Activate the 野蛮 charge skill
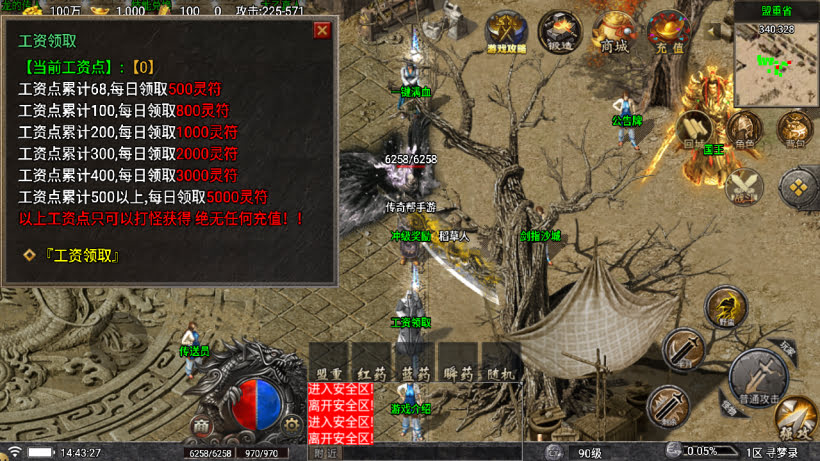 click(726, 306)
